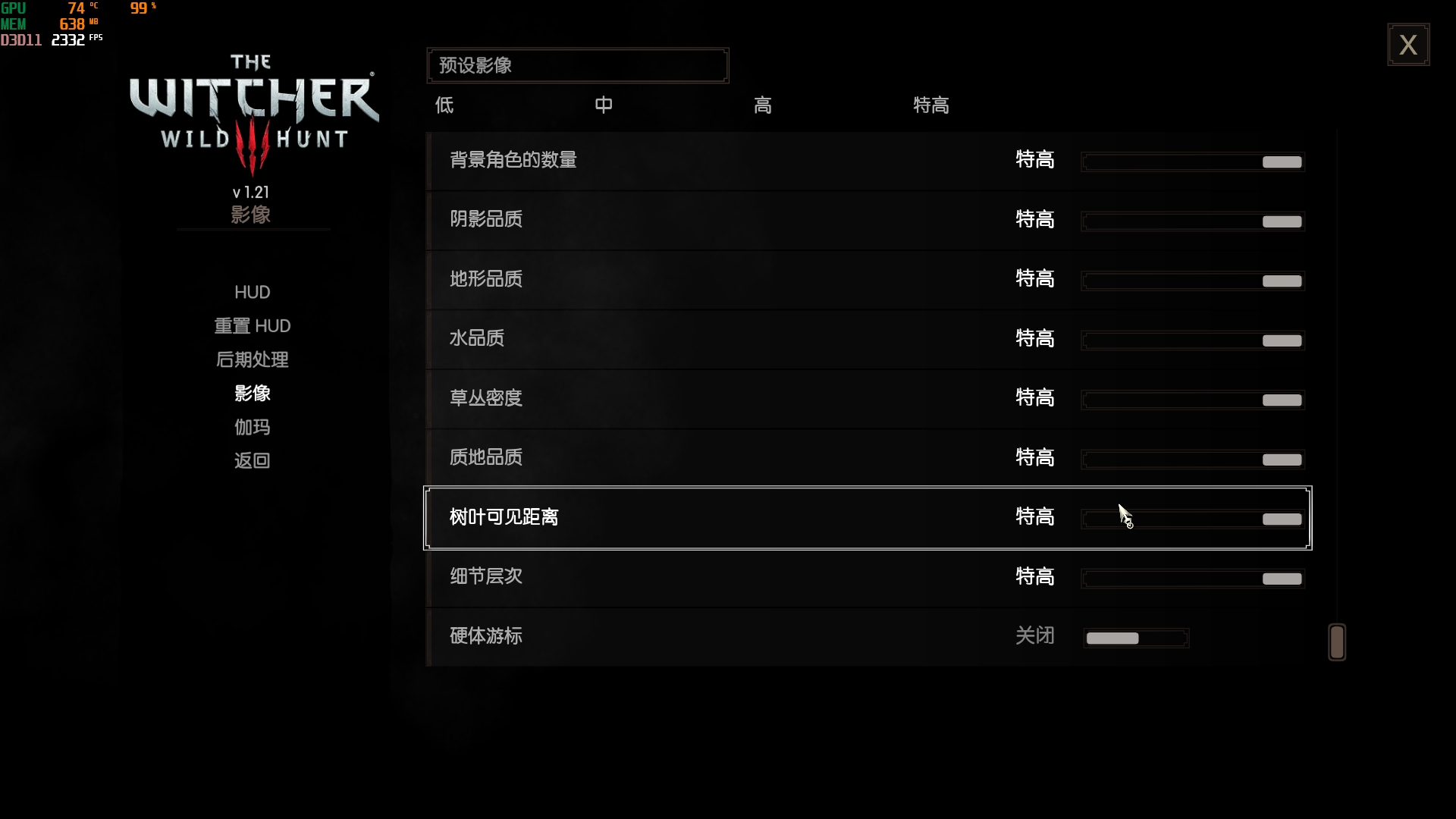Adjust the 背景角色的数量 slider
Screen dimensions: 1456x819
click(x=1192, y=162)
